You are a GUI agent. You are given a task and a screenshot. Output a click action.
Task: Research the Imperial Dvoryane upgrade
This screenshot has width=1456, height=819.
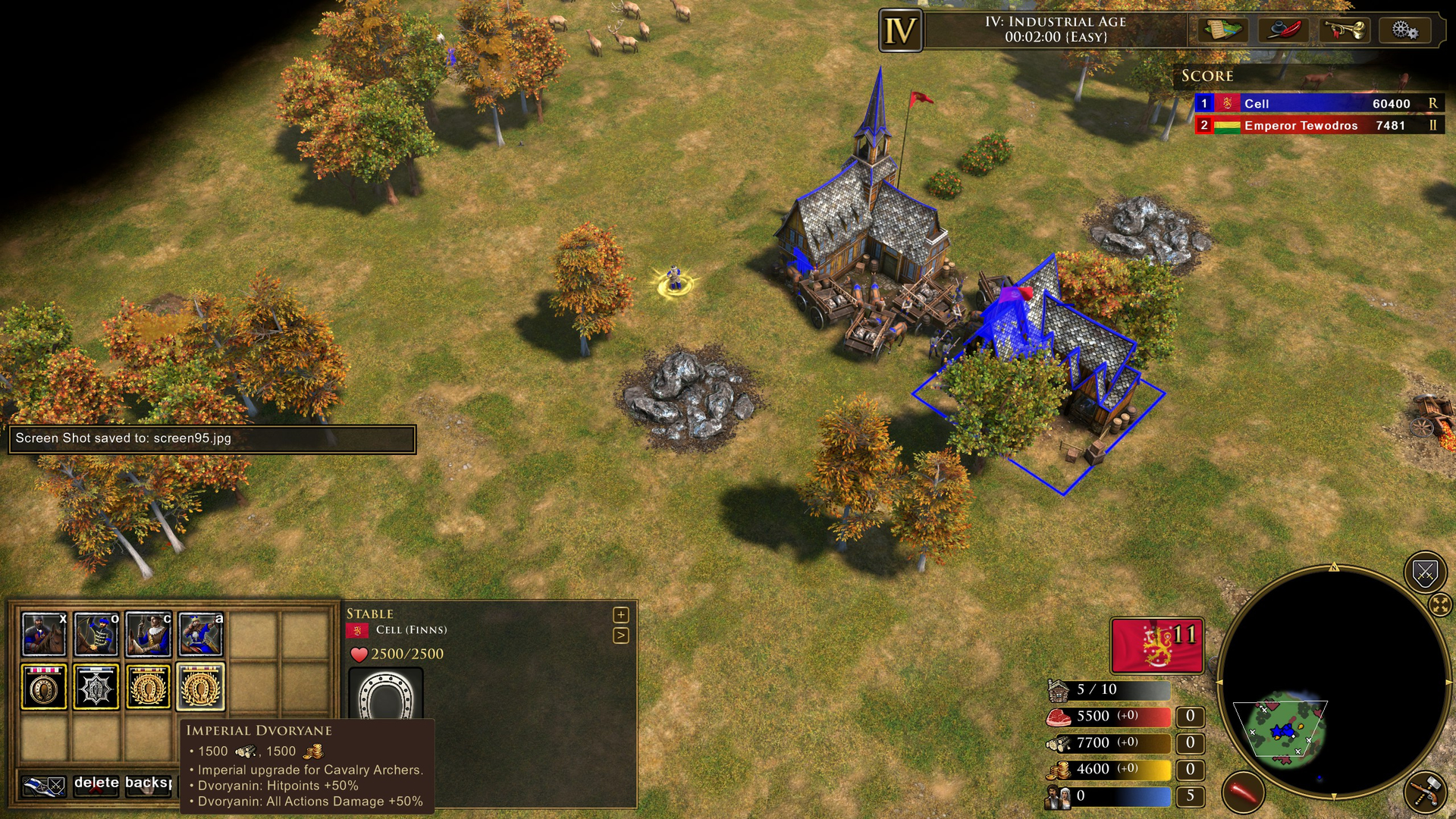200,686
